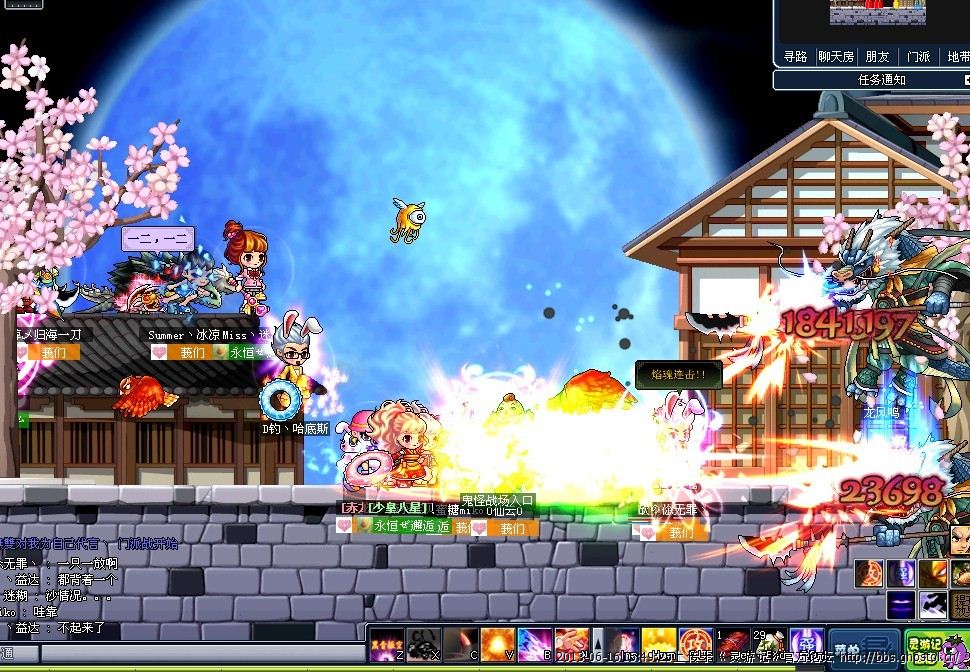This screenshot has width=970, height=672.
Task: Click the chat text input field
Action: (190, 653)
